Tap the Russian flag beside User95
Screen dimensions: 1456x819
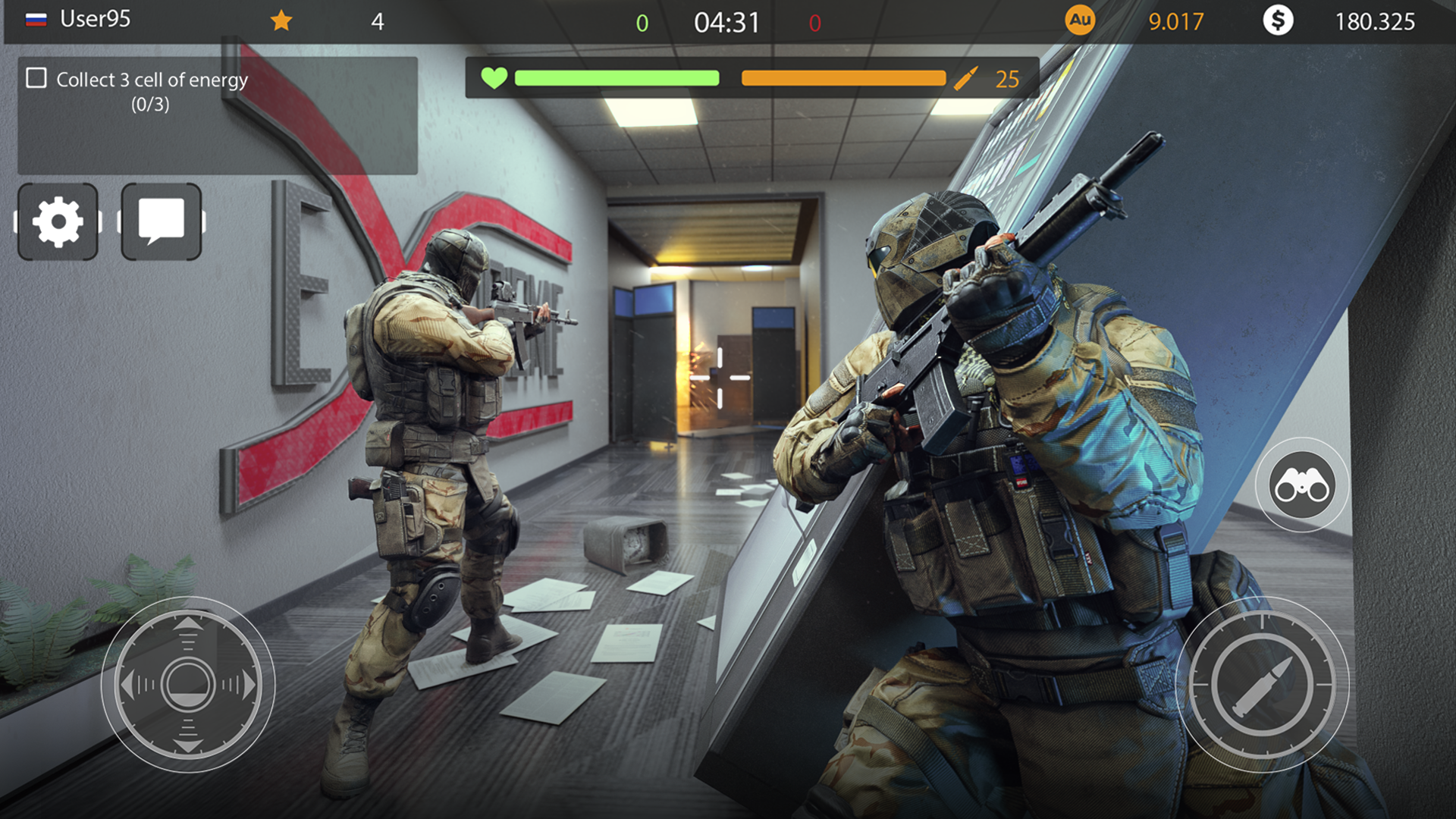[36, 20]
